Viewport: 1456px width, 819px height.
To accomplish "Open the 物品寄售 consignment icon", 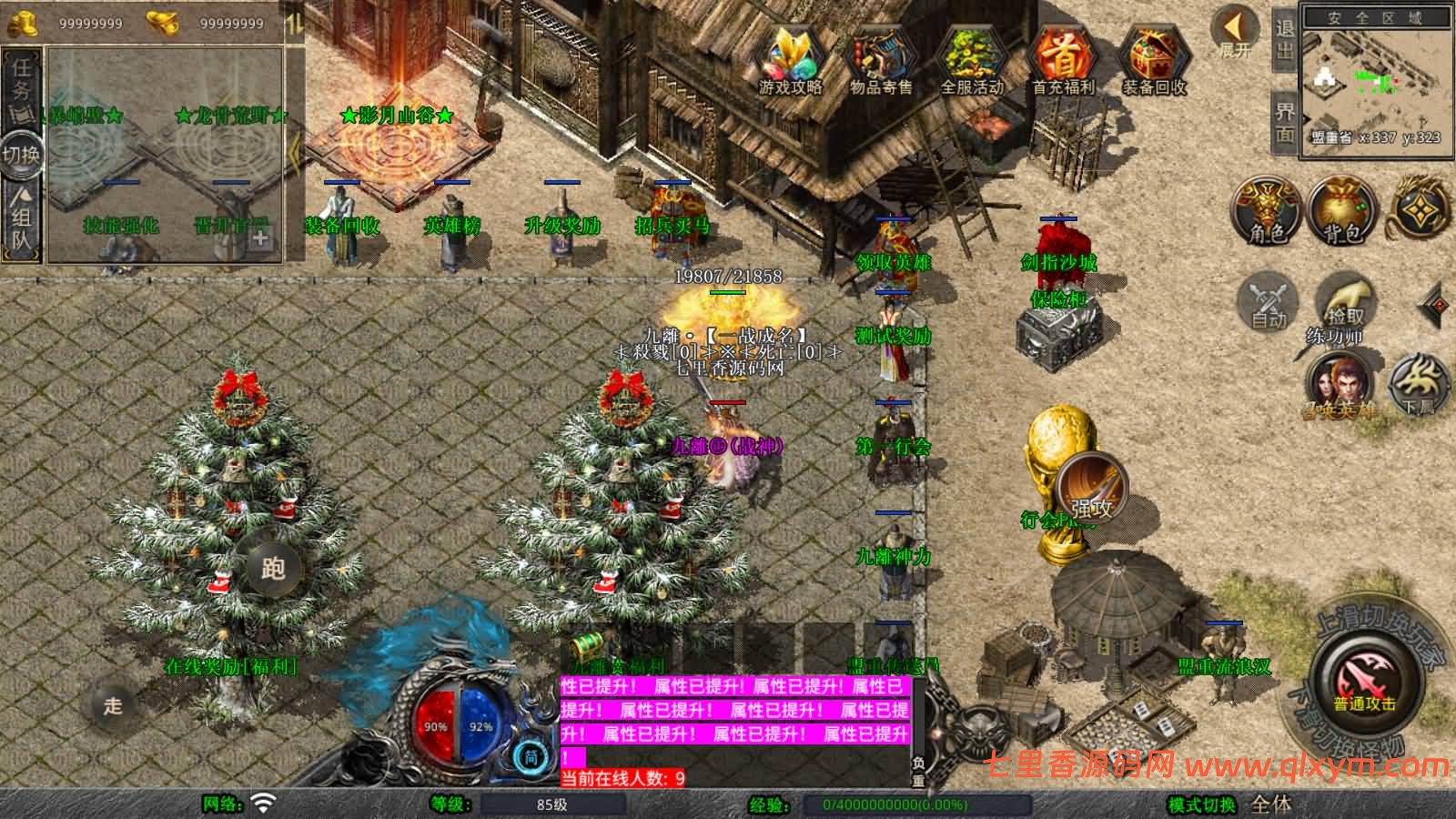I will point(880,59).
